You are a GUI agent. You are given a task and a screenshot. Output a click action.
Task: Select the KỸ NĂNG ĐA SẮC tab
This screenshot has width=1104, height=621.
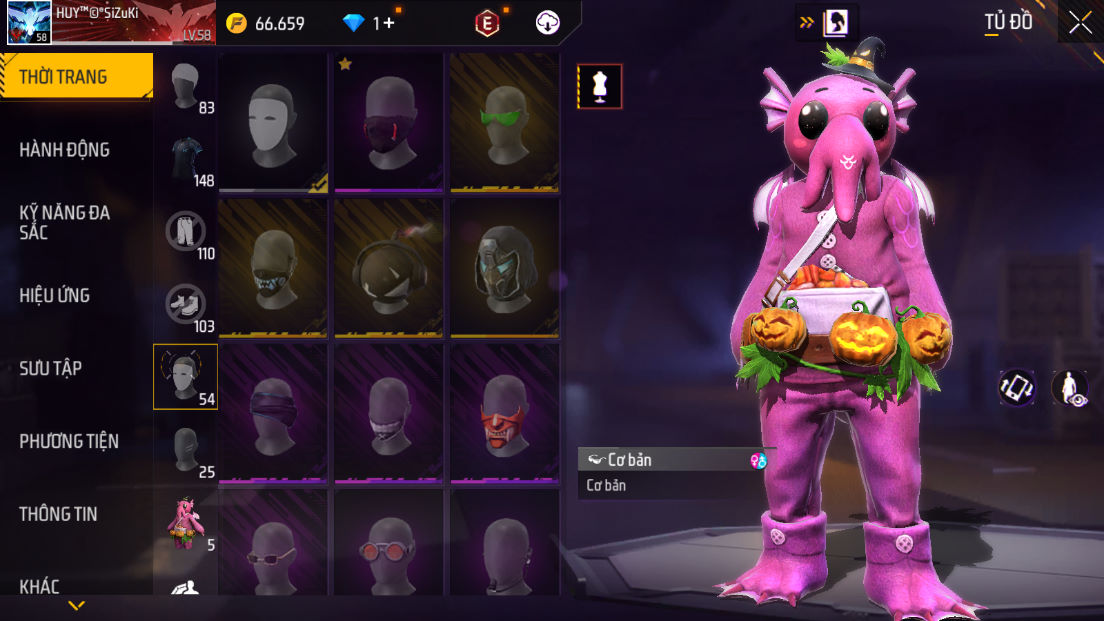click(65, 222)
